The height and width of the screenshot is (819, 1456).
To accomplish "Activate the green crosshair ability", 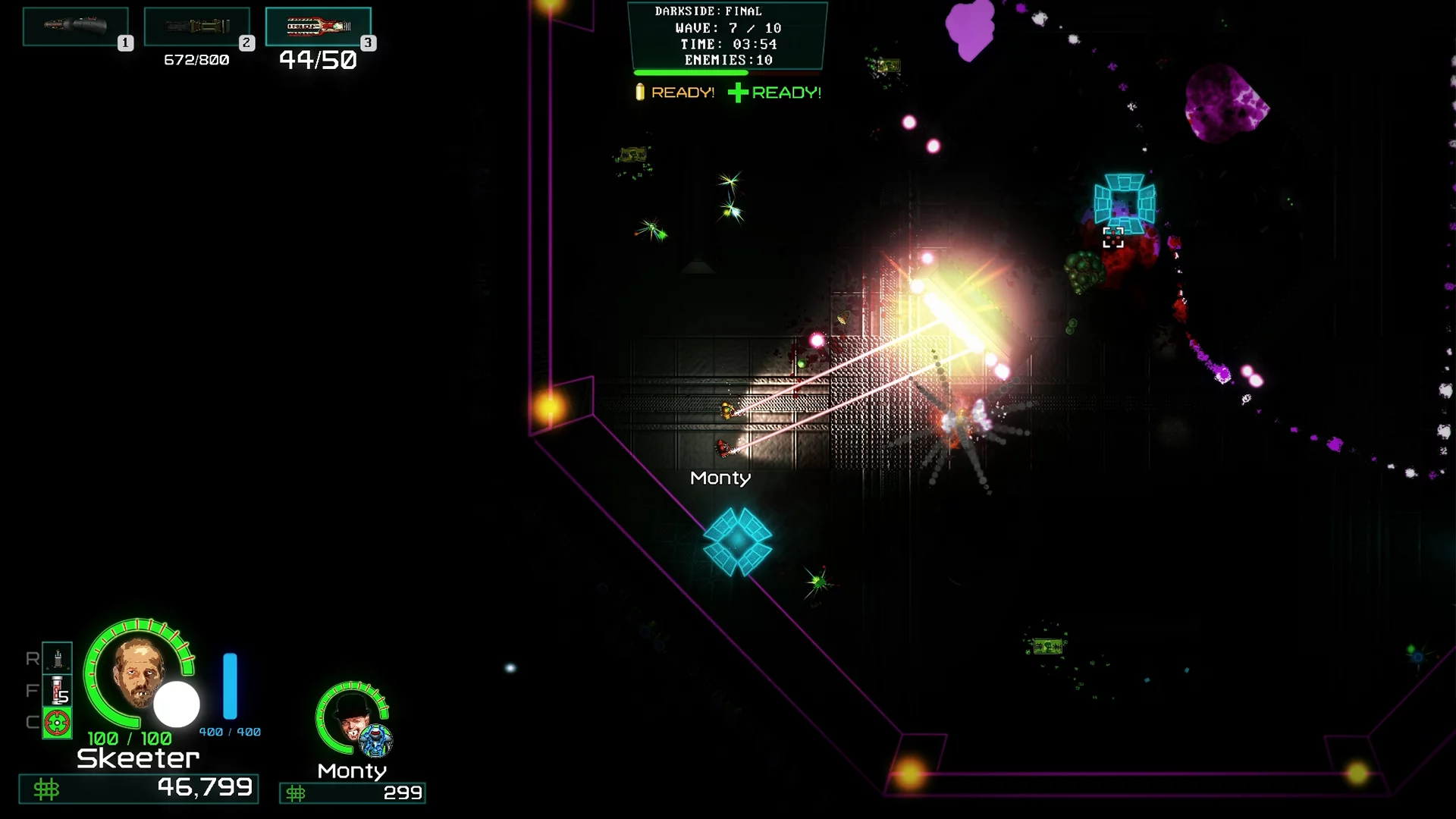I will [58, 723].
